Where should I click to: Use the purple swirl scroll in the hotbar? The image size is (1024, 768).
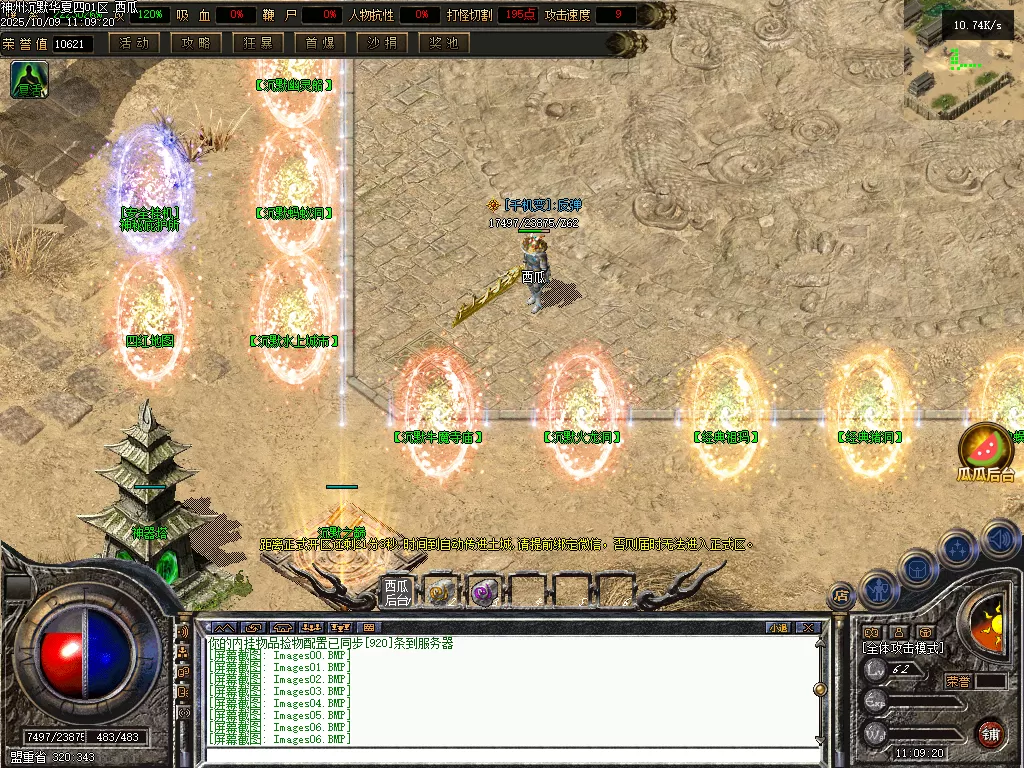(x=484, y=593)
